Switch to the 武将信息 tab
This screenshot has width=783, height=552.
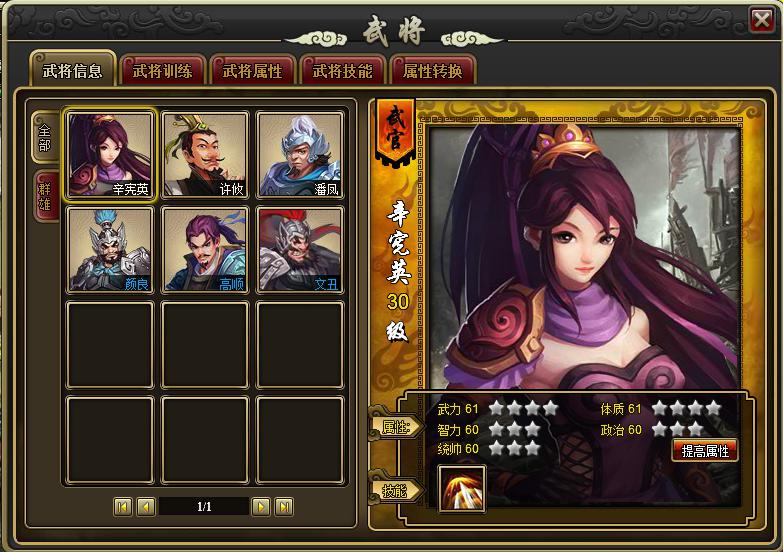coord(72,70)
